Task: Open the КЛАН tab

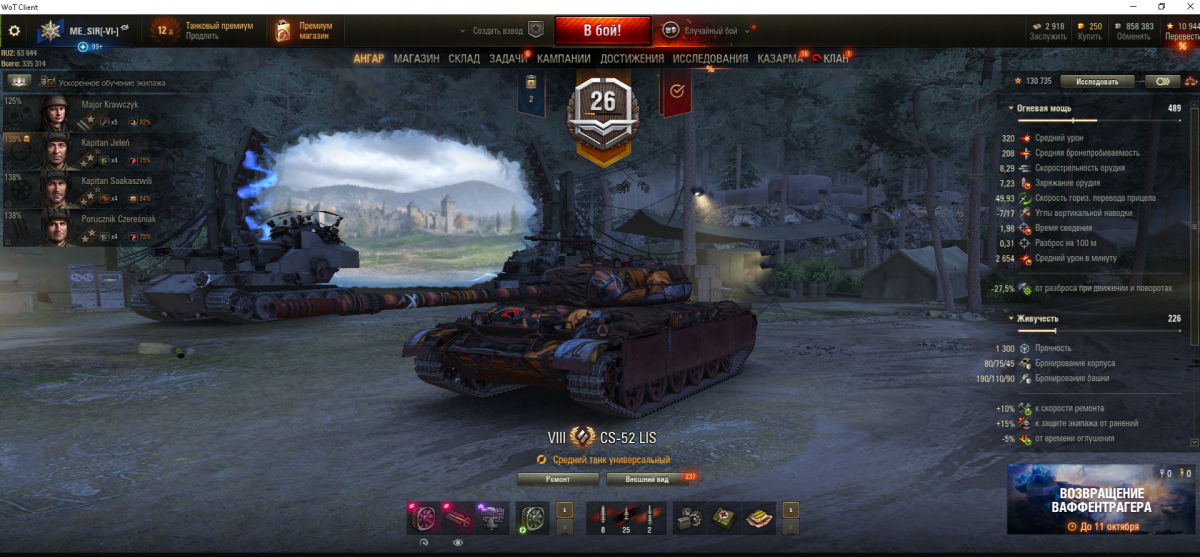Action: click(835, 59)
